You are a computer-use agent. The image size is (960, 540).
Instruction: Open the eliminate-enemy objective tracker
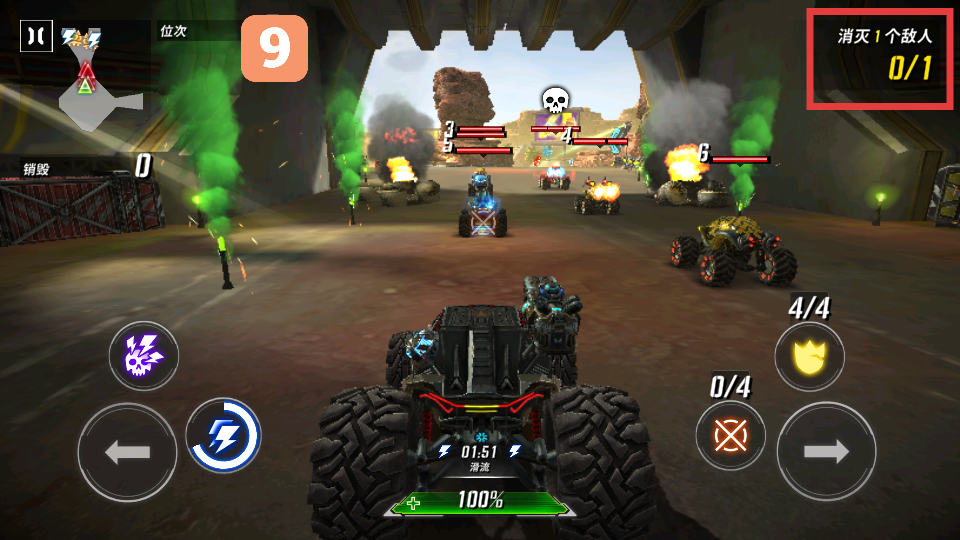[879, 58]
